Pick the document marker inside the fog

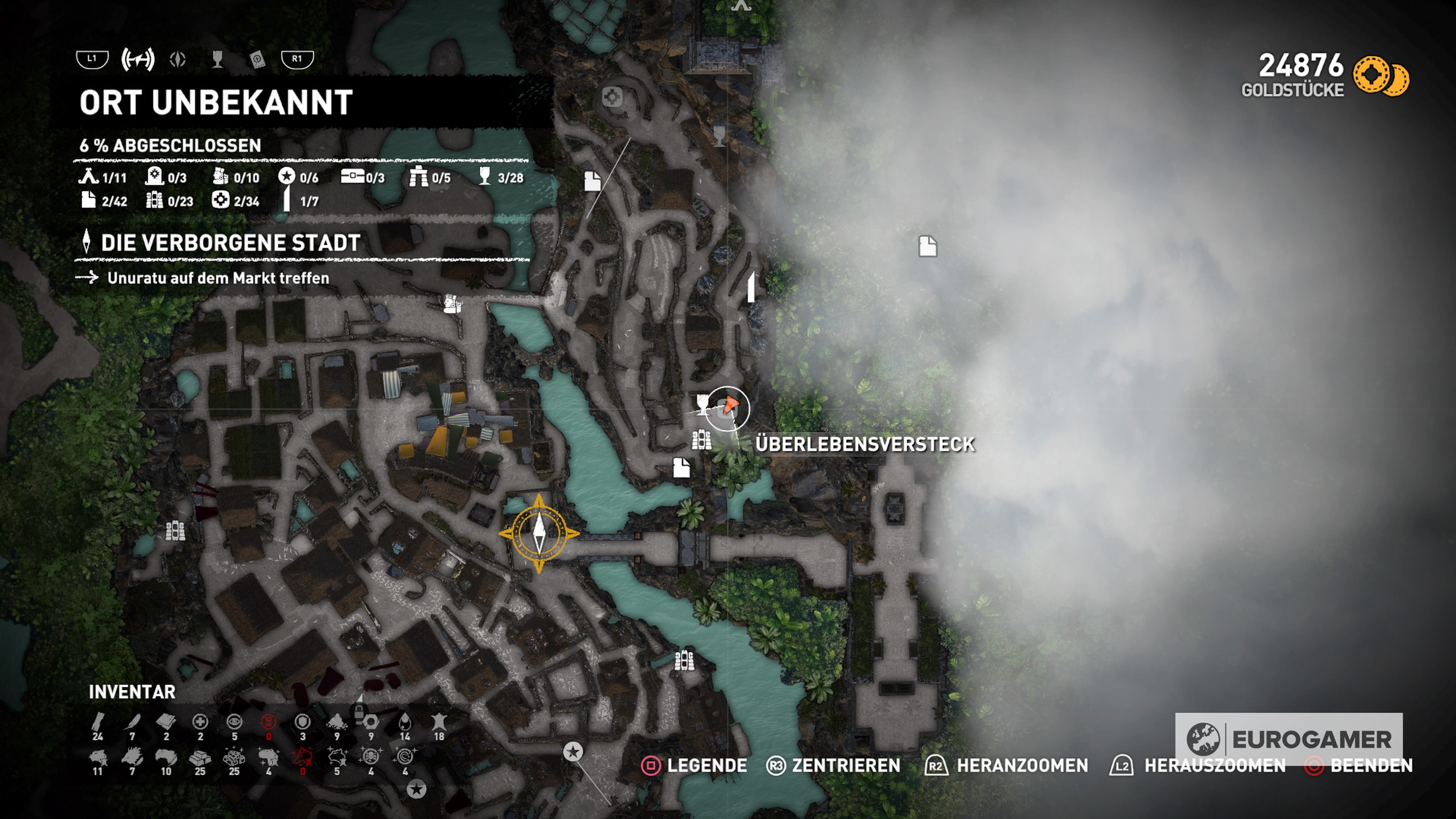click(x=927, y=246)
